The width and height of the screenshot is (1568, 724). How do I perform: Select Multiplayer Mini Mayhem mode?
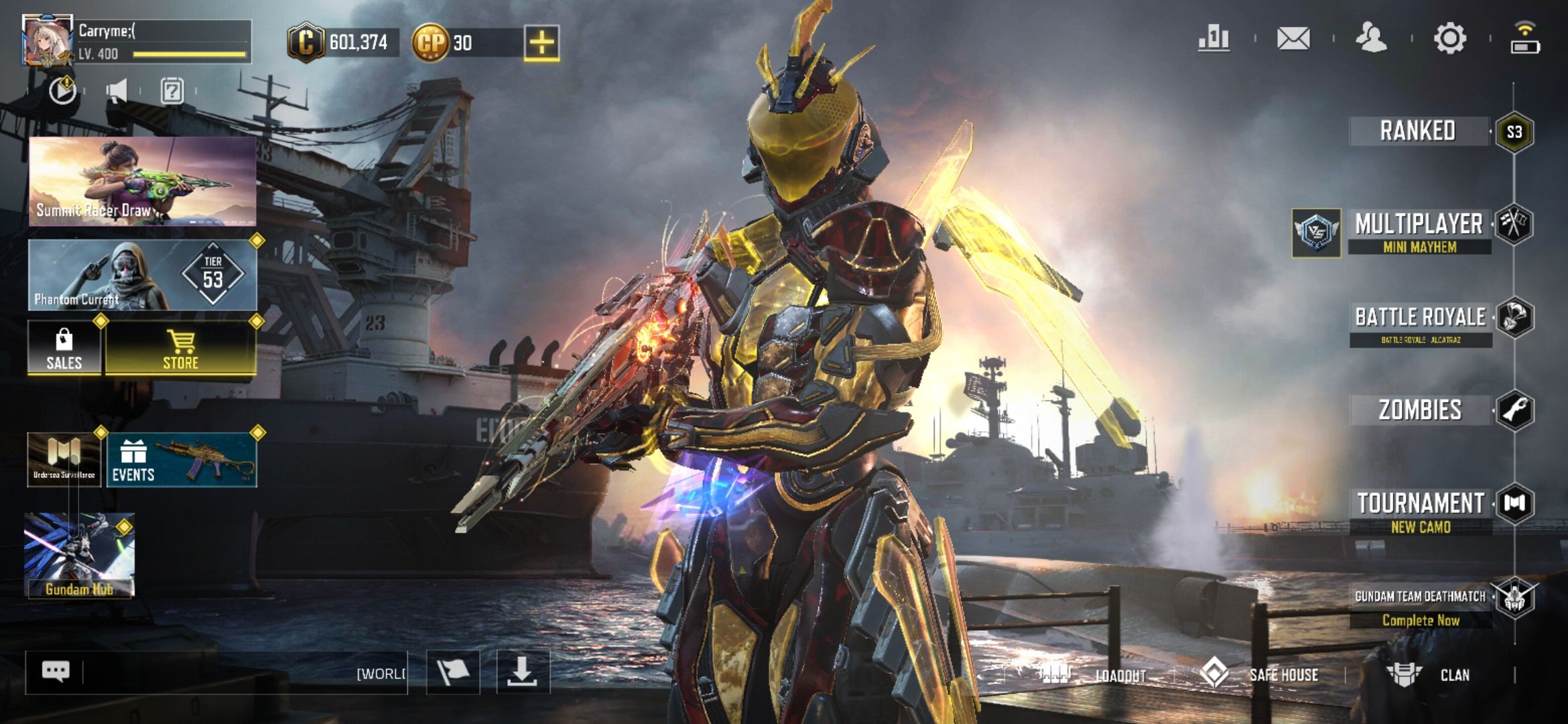tap(1419, 232)
